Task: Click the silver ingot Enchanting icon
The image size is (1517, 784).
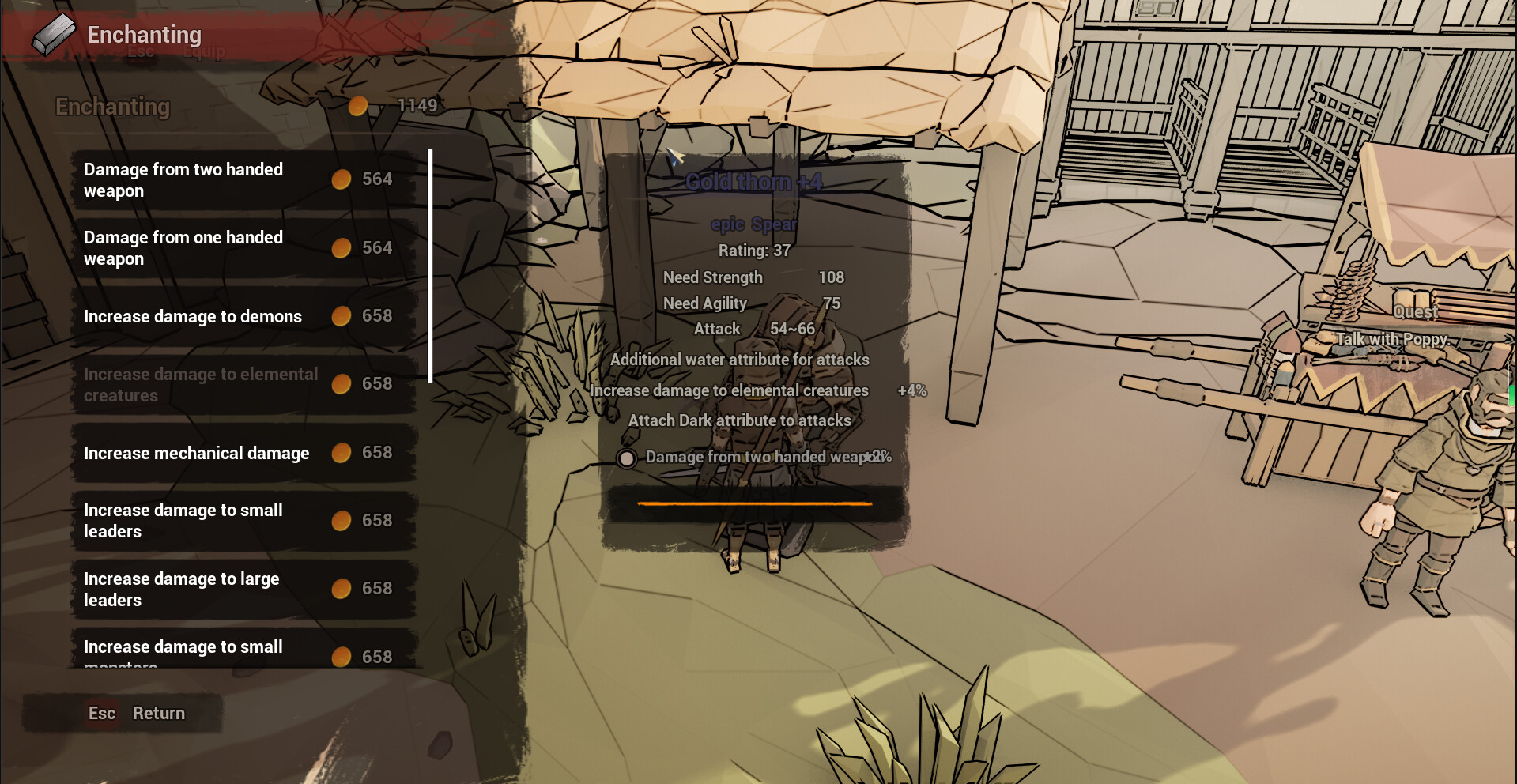Action: pos(52,33)
